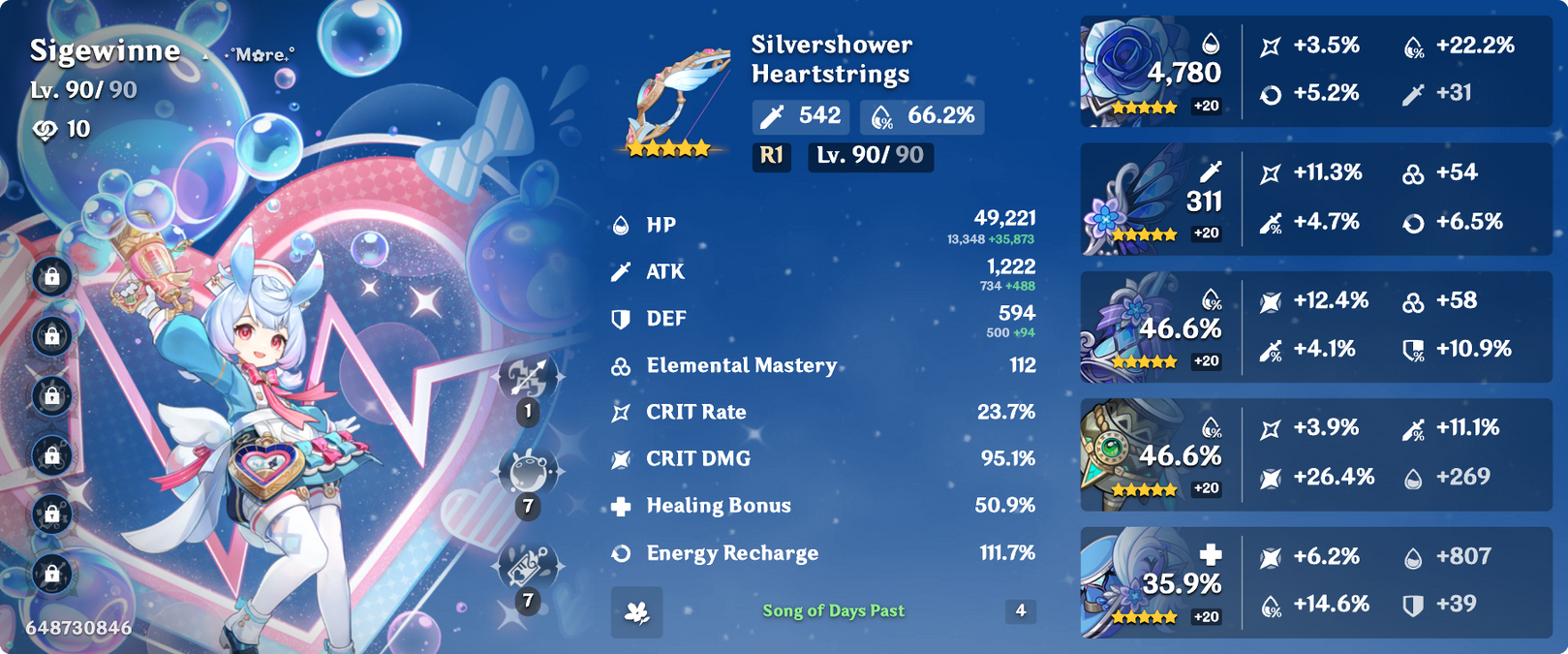Click the Song of Days Past set icon
Image resolution: width=1568 pixels, height=654 pixels.
(x=637, y=611)
